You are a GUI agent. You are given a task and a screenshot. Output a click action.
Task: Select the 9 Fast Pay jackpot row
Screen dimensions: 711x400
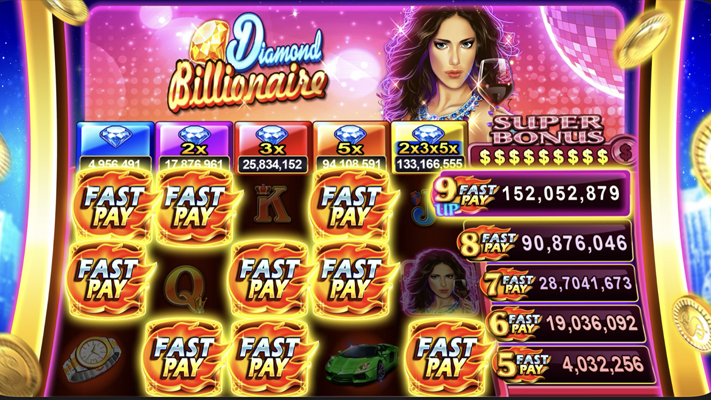coord(532,194)
